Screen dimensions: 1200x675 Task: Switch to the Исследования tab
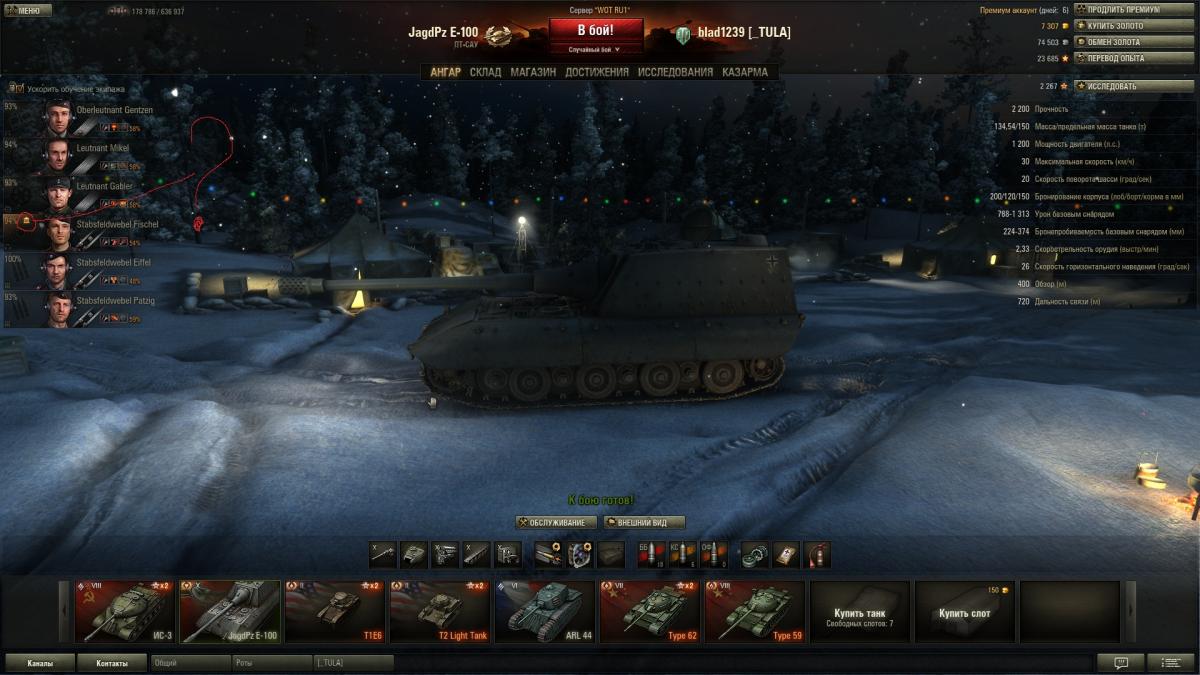(676, 72)
